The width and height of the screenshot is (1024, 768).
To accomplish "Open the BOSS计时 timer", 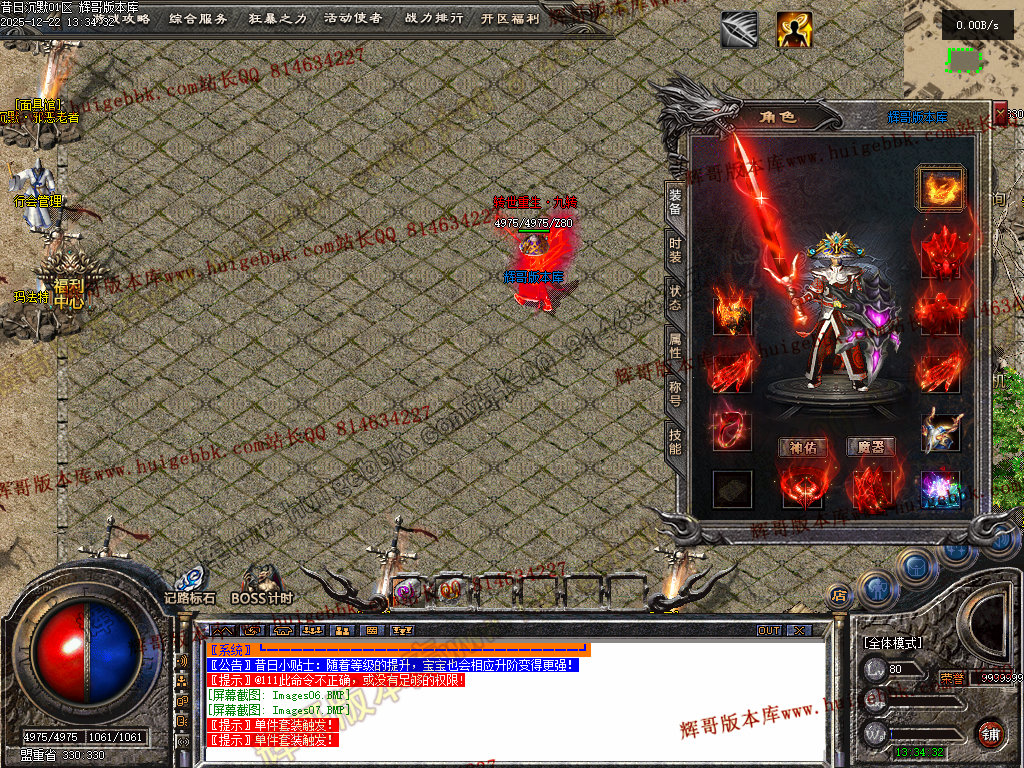I will 261,585.
